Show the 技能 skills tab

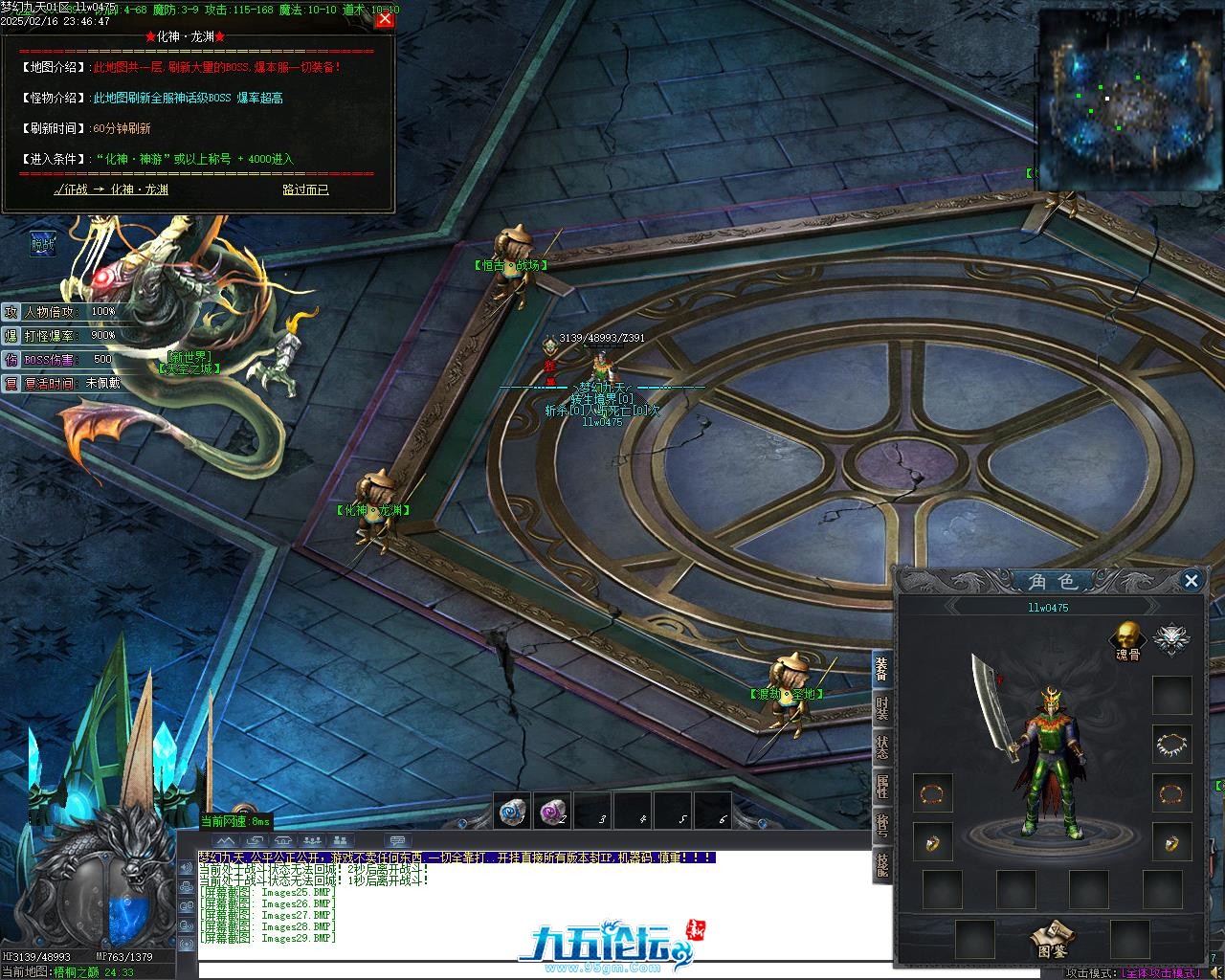[882, 864]
